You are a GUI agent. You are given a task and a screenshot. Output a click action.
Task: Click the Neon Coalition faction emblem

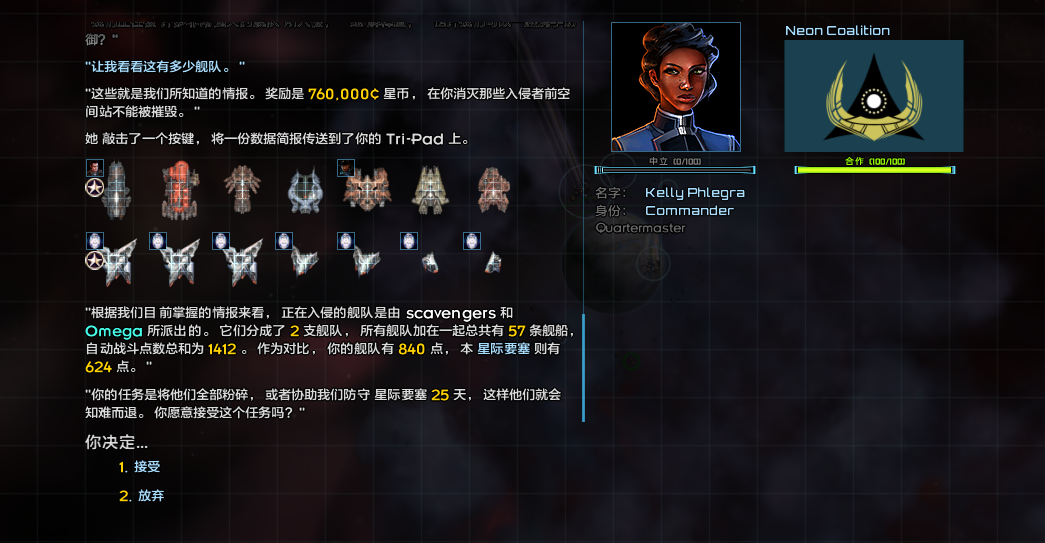point(873,96)
